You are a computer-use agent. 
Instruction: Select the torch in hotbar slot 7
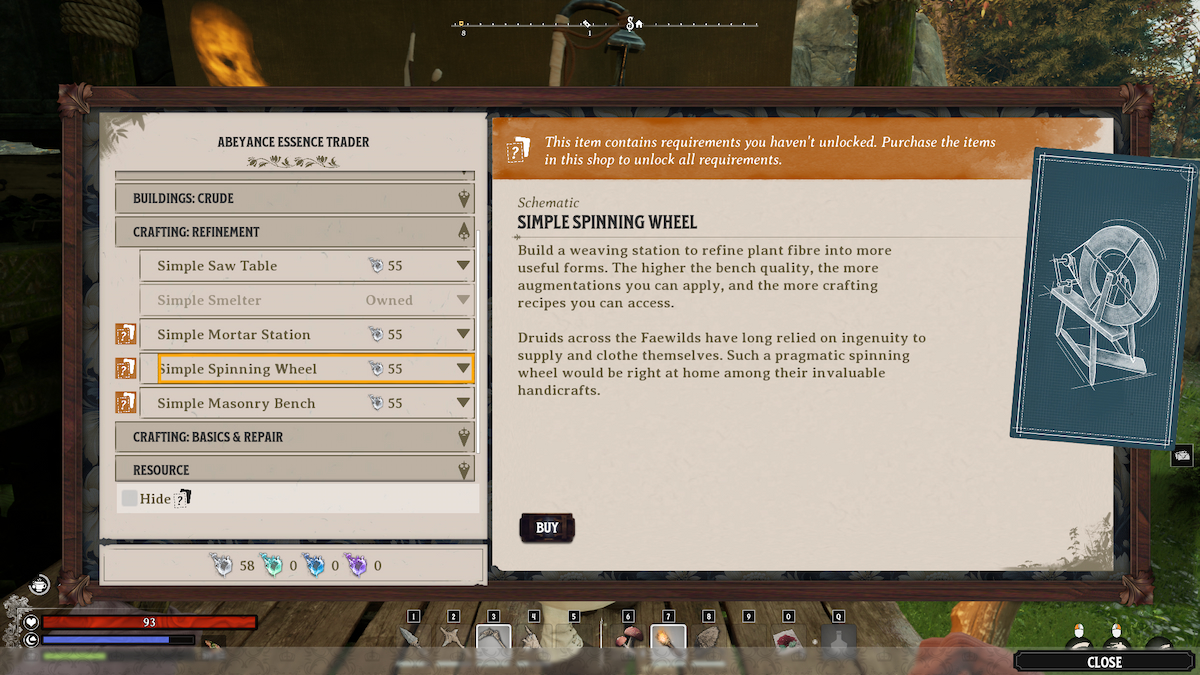[667, 640]
